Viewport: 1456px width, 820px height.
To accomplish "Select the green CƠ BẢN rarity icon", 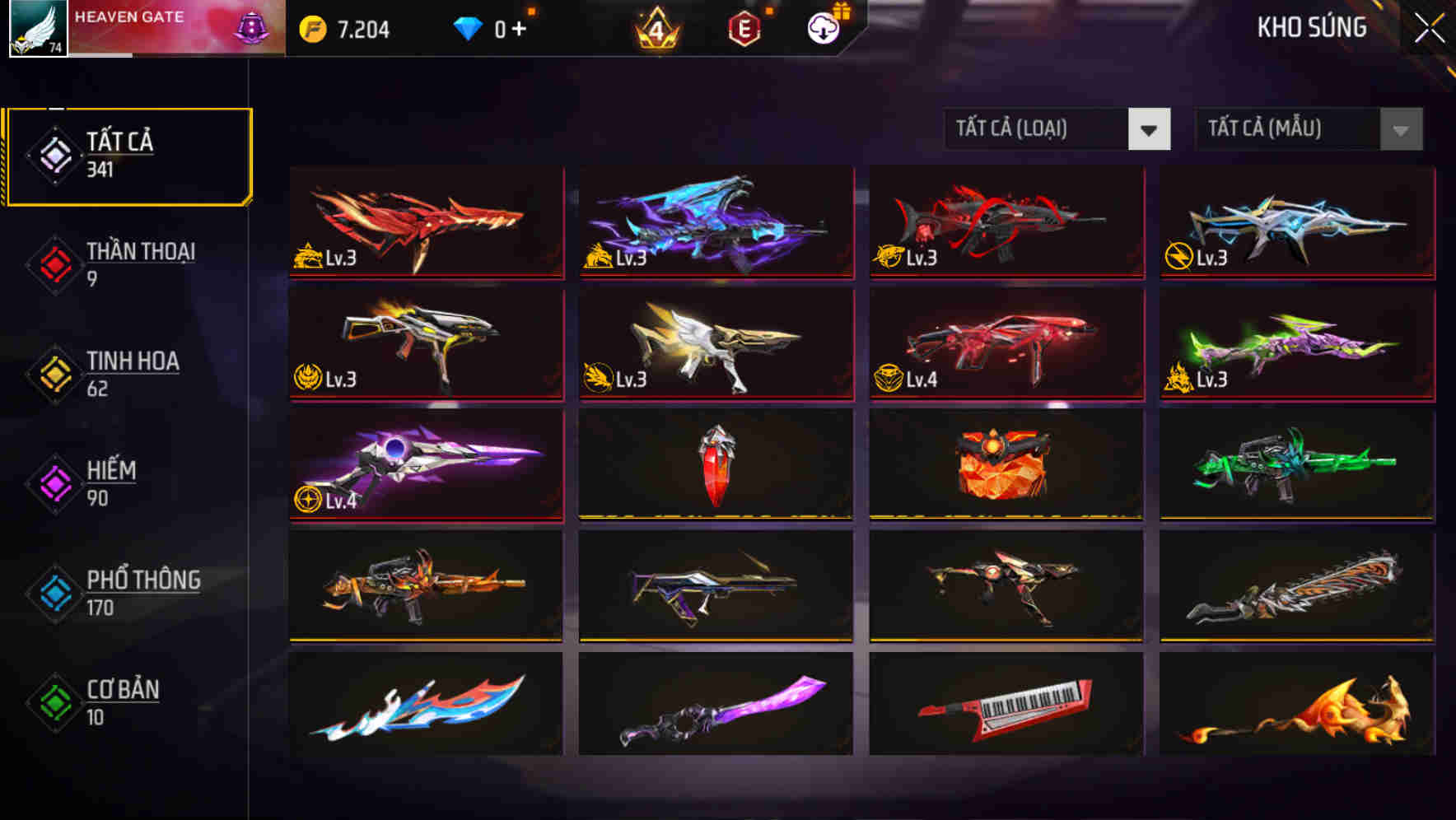I will pos(54,701).
